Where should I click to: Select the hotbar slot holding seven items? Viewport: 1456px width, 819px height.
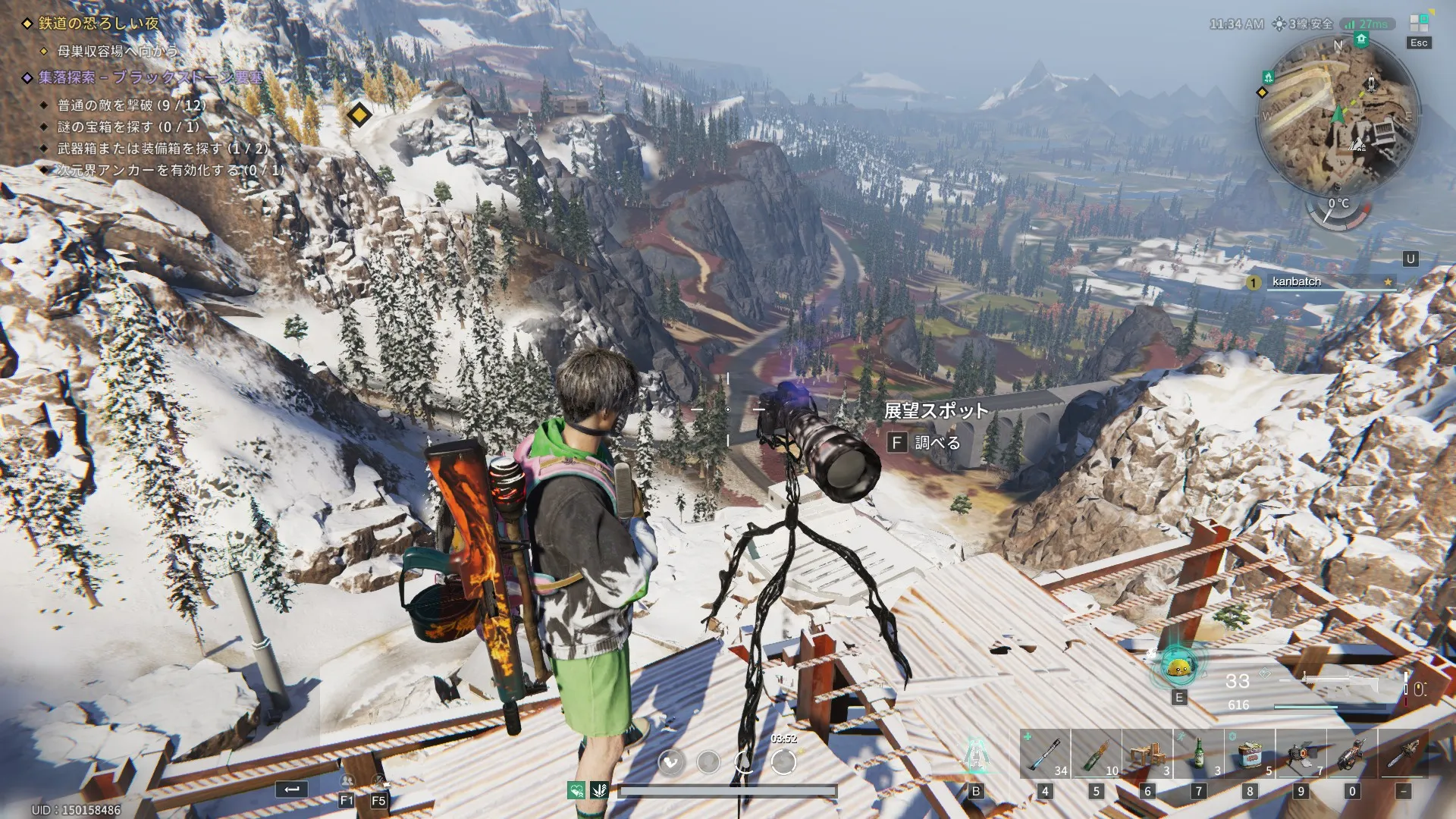(1301, 754)
